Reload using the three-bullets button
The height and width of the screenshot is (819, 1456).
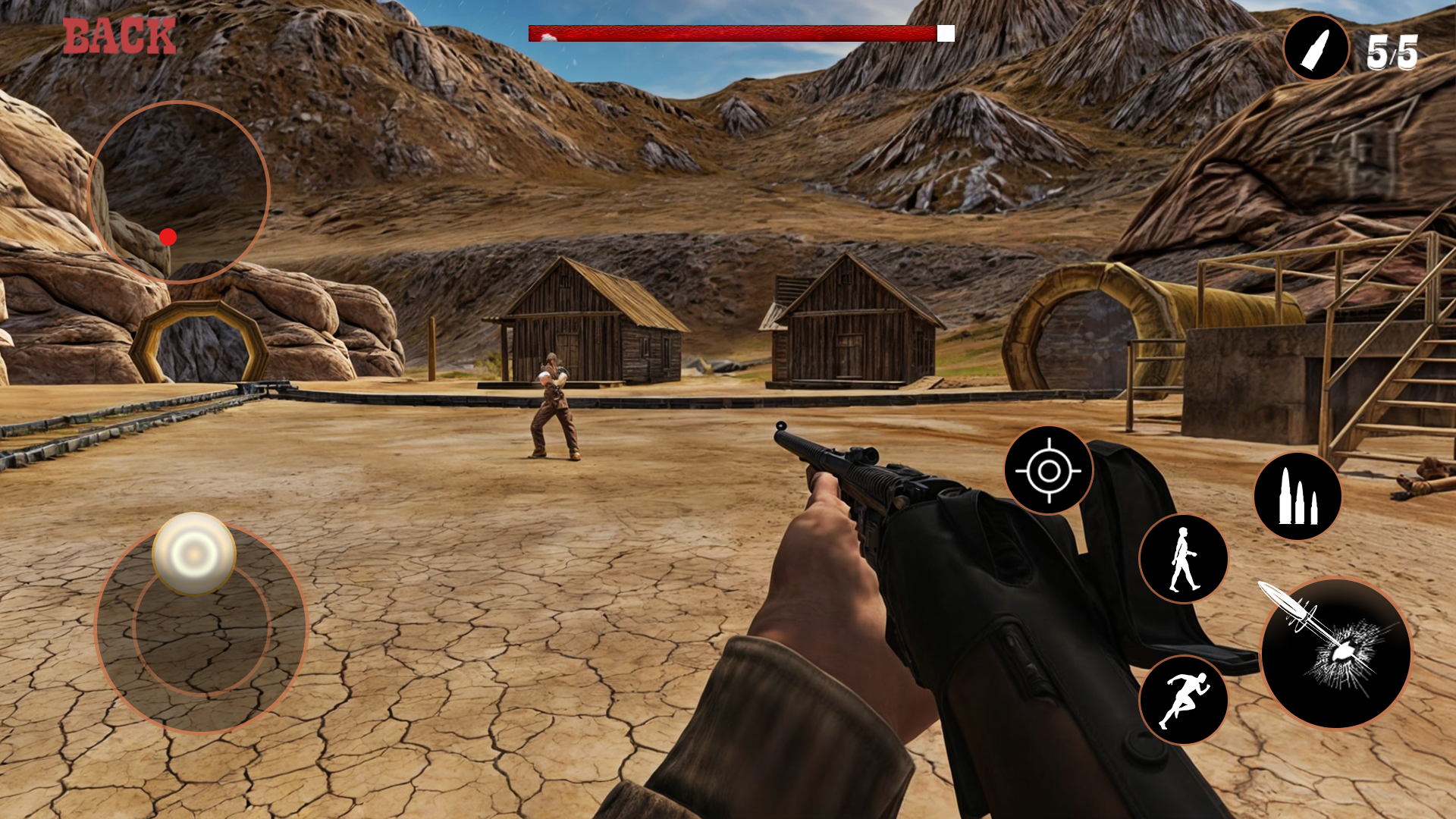click(1298, 497)
